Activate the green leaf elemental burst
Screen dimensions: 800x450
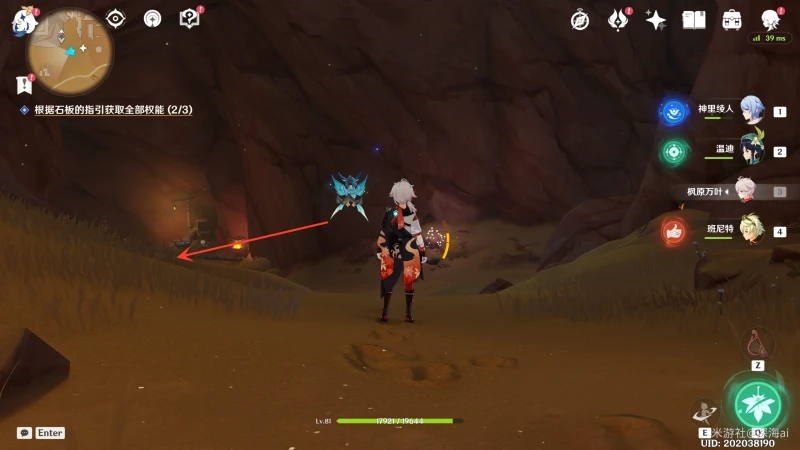pos(757,403)
